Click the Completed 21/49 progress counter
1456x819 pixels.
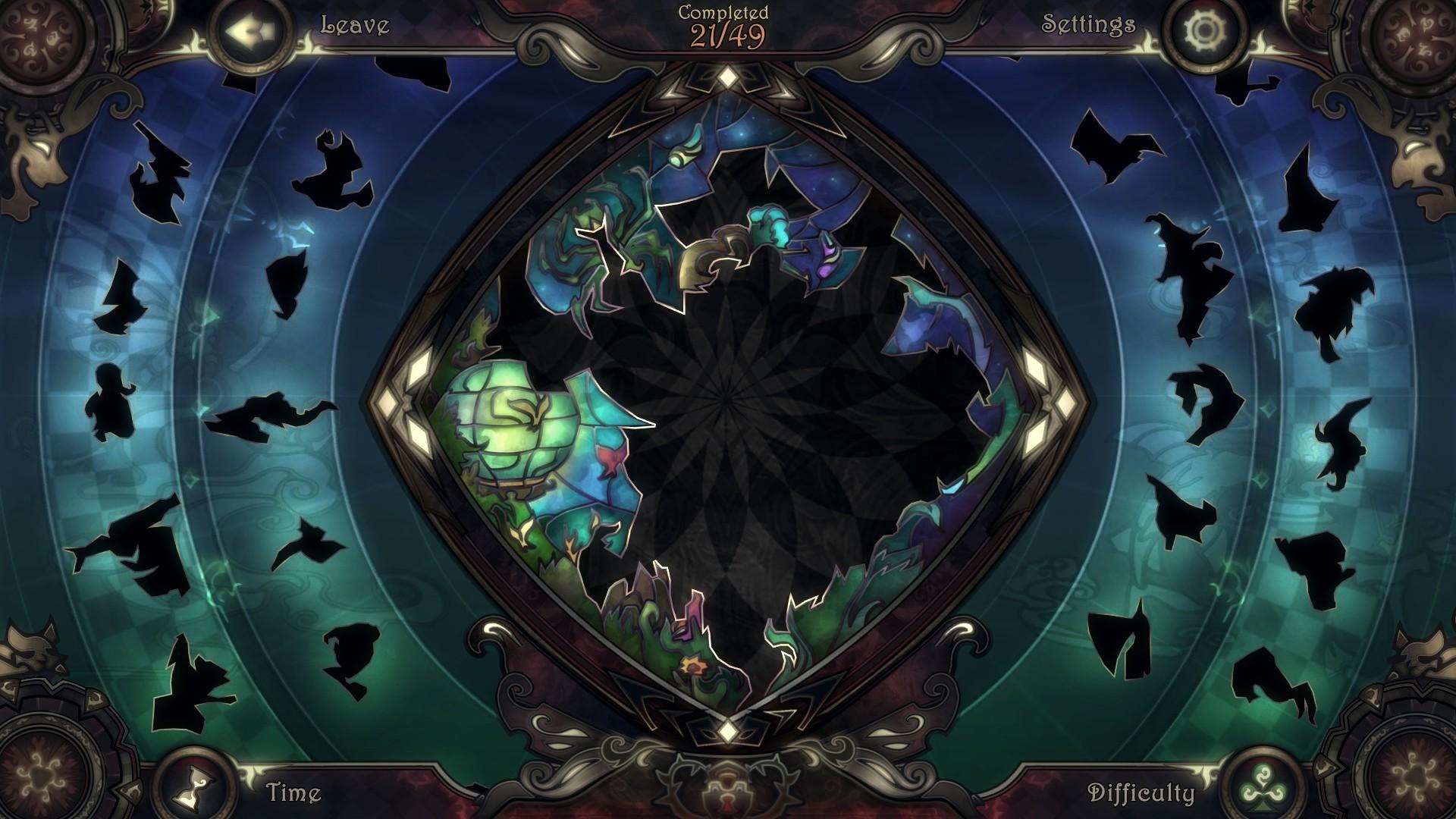coord(726,23)
